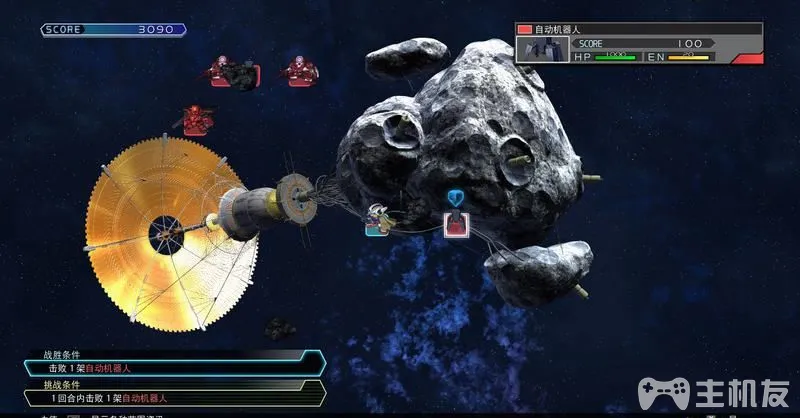This screenshot has height=418, width=800.
Task: Target the enemy unit under the blue shield marker
Action: (x=457, y=222)
